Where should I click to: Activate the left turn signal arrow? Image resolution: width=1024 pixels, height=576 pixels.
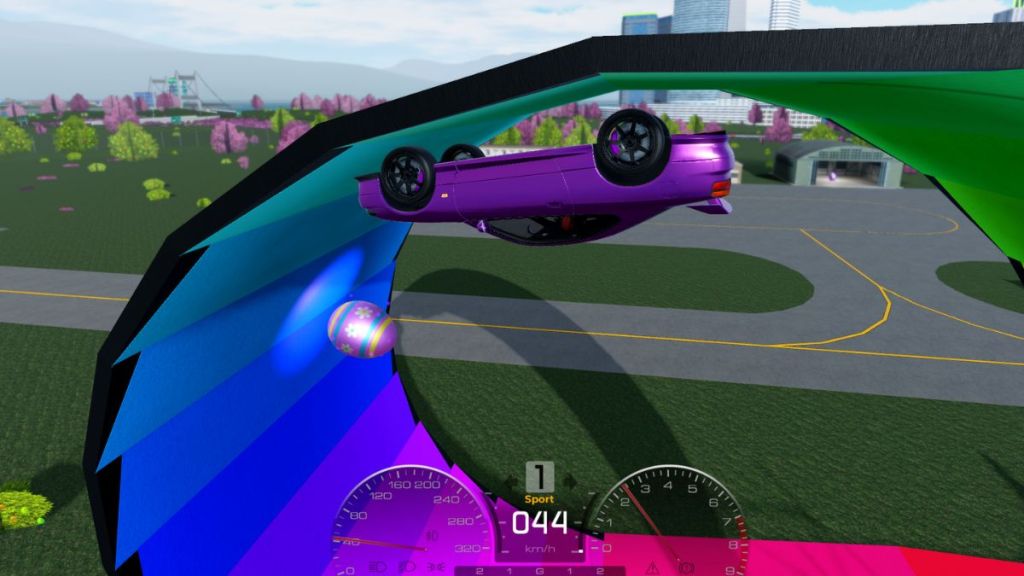click(x=510, y=481)
